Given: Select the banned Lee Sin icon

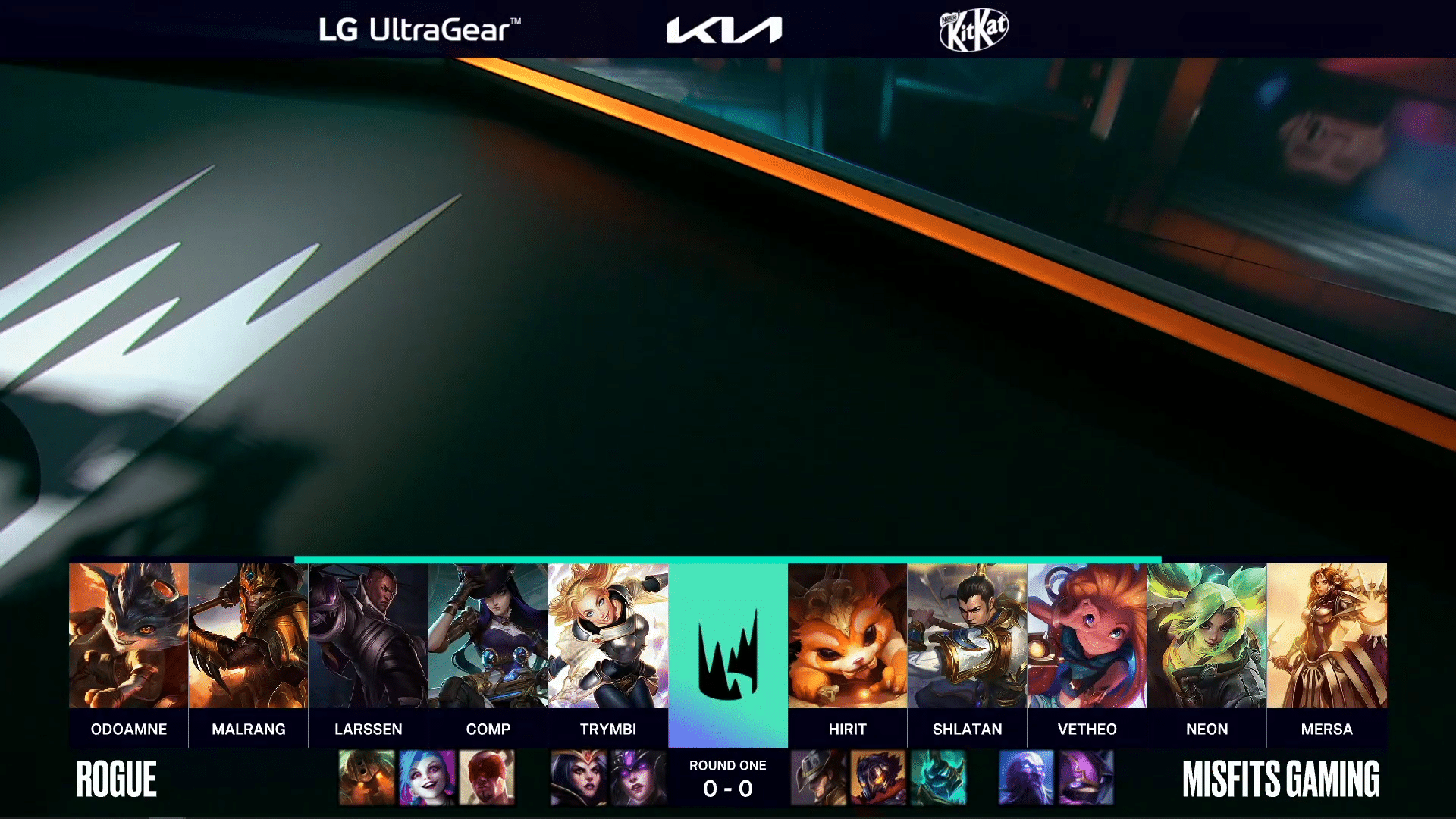Looking at the screenshot, I should tap(487, 777).
